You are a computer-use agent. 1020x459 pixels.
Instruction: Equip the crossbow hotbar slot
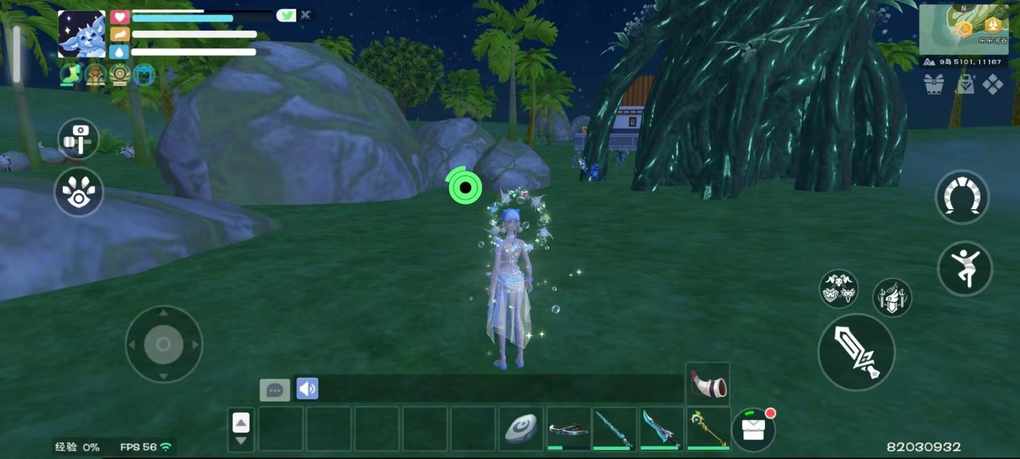pyautogui.click(x=567, y=428)
